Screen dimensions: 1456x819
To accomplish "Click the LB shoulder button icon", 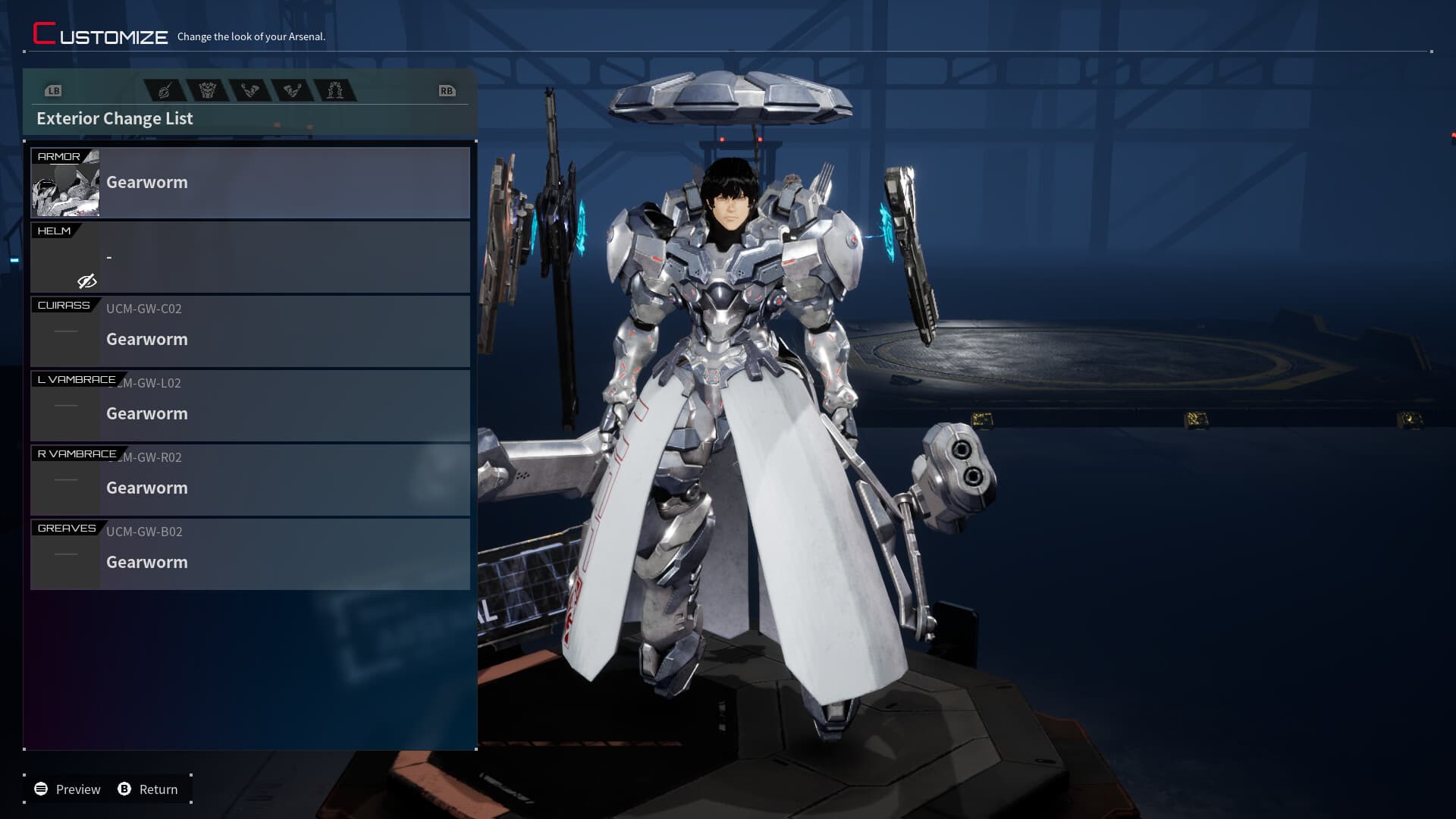I will (x=53, y=89).
